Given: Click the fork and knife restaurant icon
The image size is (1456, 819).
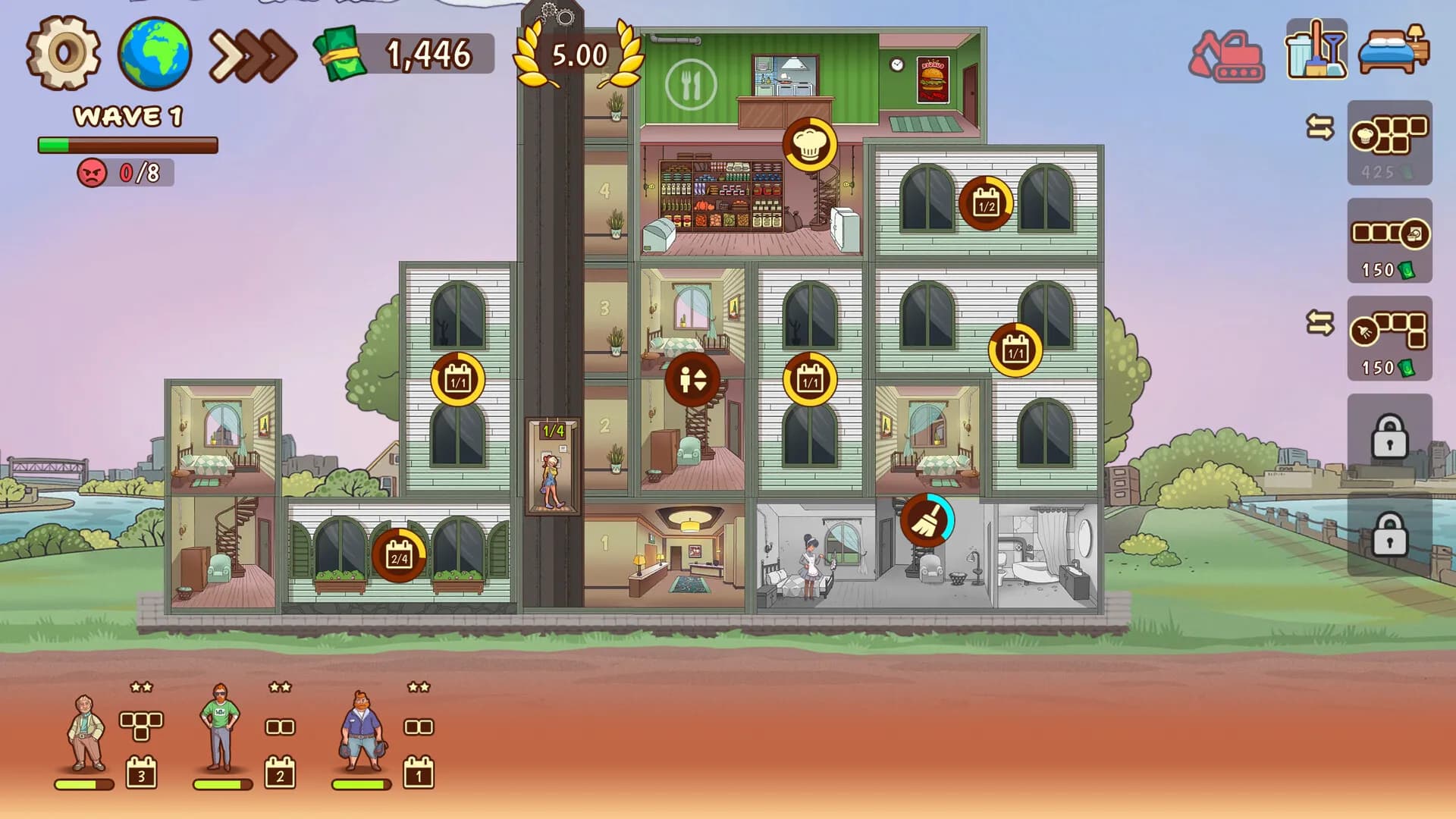Looking at the screenshot, I should pyautogui.click(x=690, y=84).
